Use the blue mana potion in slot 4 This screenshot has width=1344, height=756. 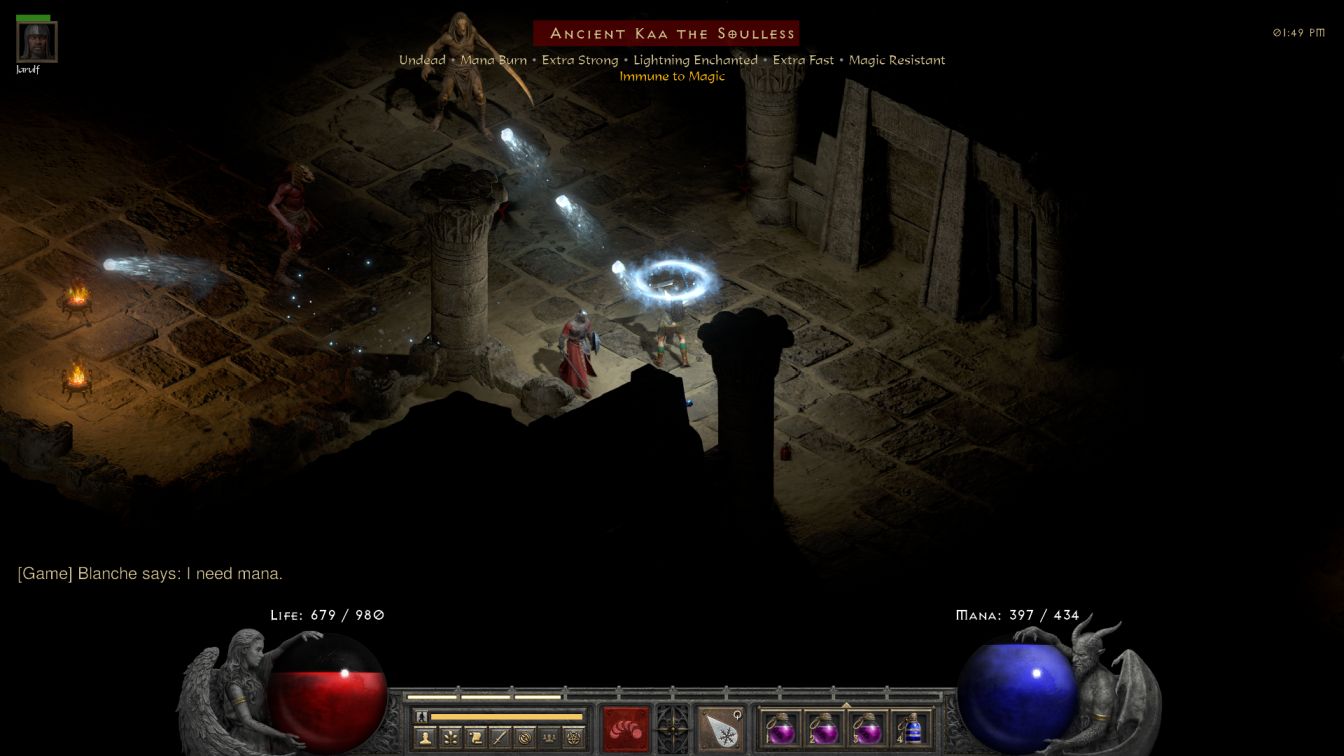(911, 728)
